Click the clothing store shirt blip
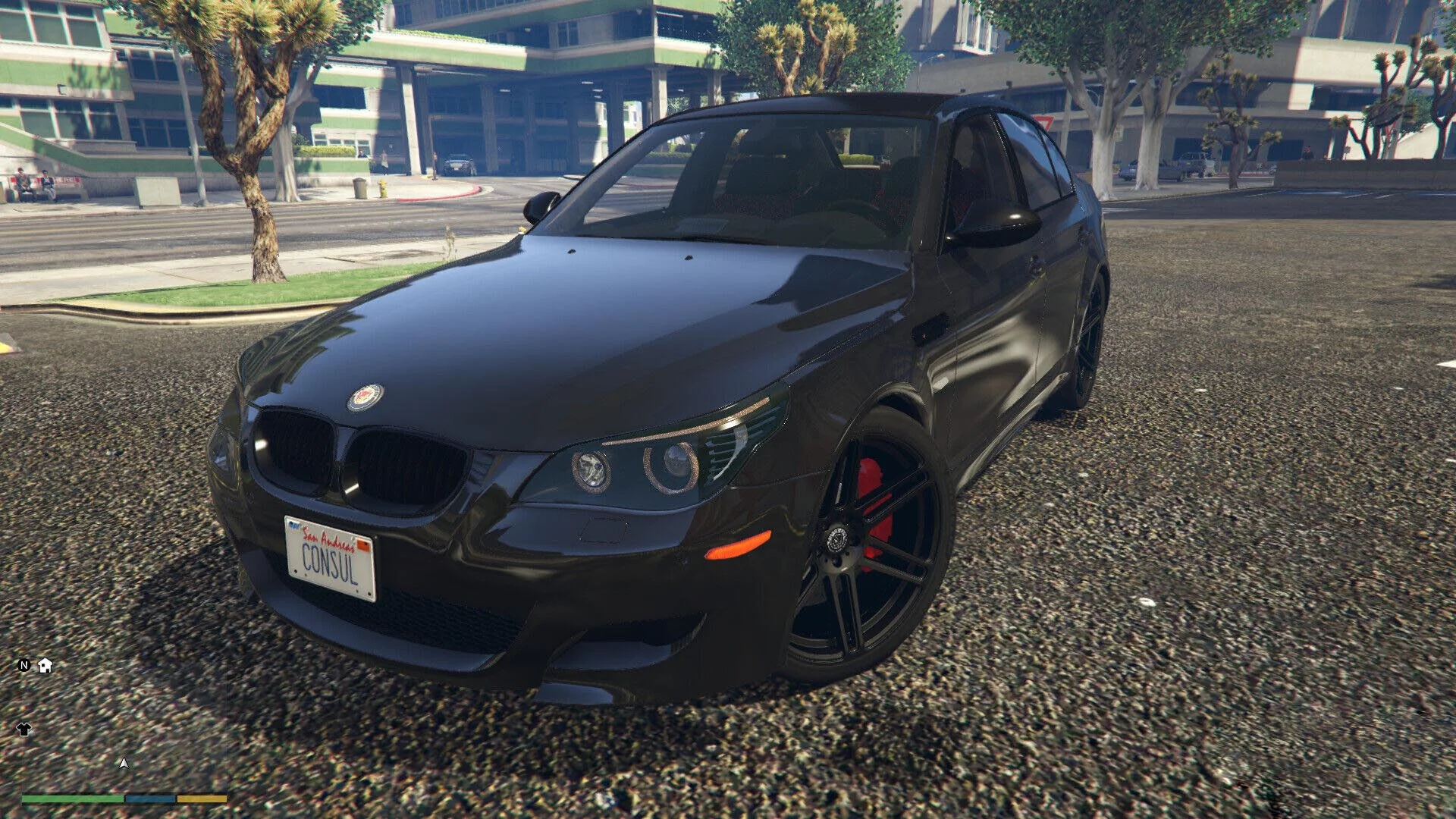Screen dimensions: 1456x819 coord(24,730)
